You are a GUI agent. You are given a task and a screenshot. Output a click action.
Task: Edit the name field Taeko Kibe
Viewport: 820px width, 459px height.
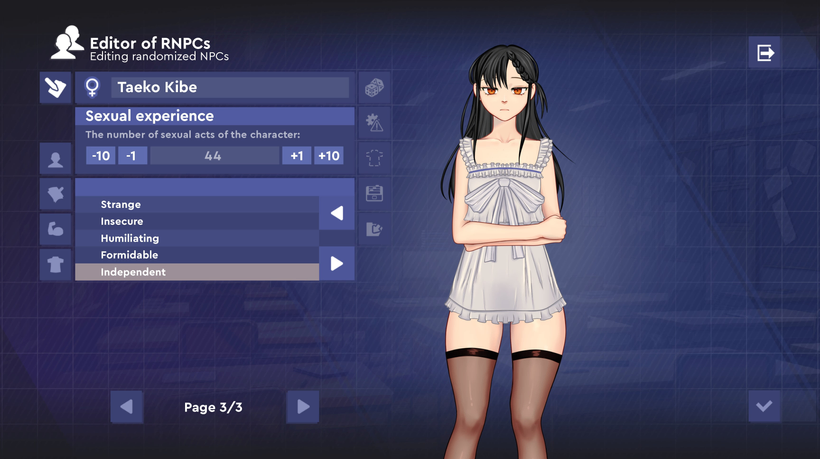[x=230, y=88]
